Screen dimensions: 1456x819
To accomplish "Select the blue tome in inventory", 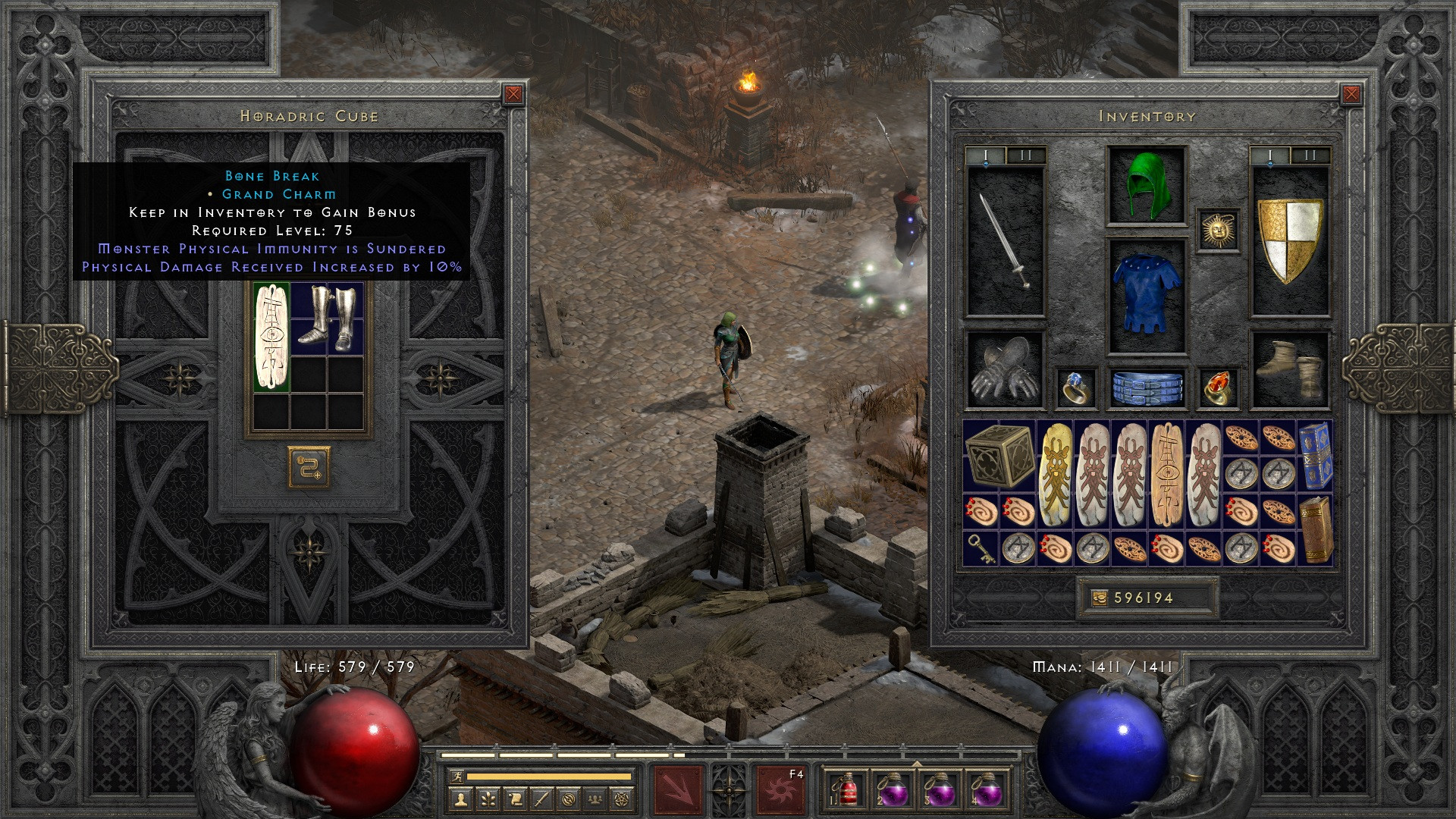I will 1314,455.
